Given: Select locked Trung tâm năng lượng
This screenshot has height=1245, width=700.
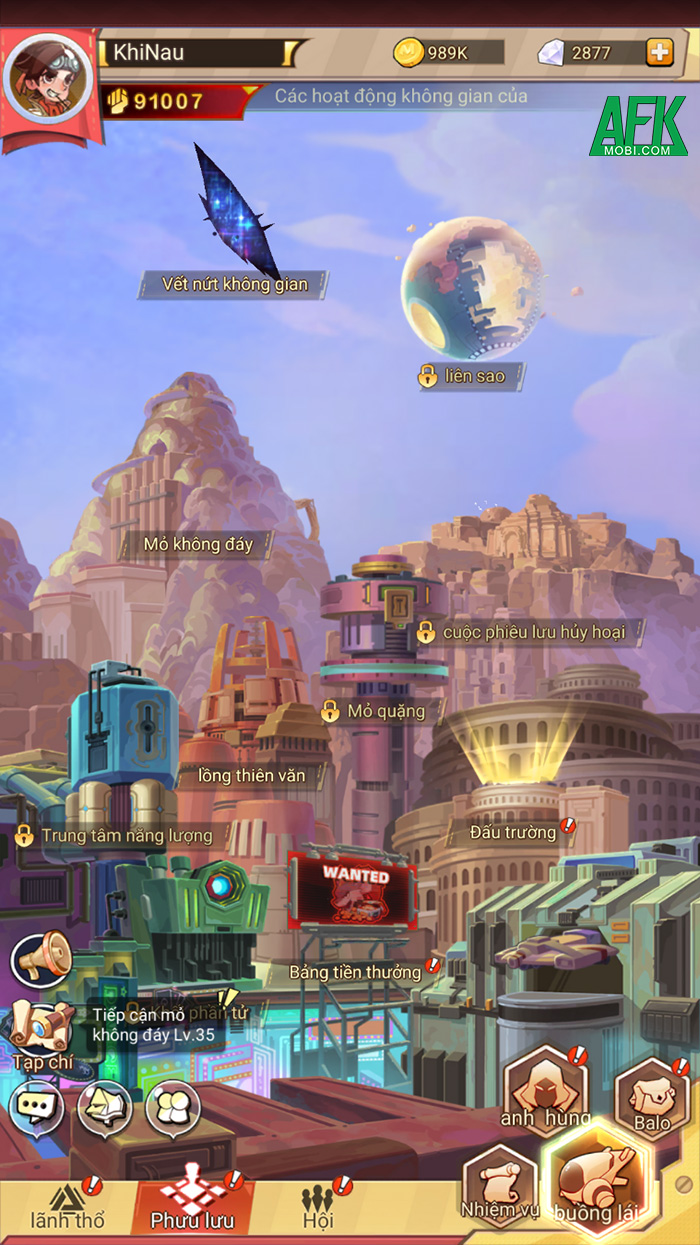Looking at the screenshot, I should (x=117, y=835).
